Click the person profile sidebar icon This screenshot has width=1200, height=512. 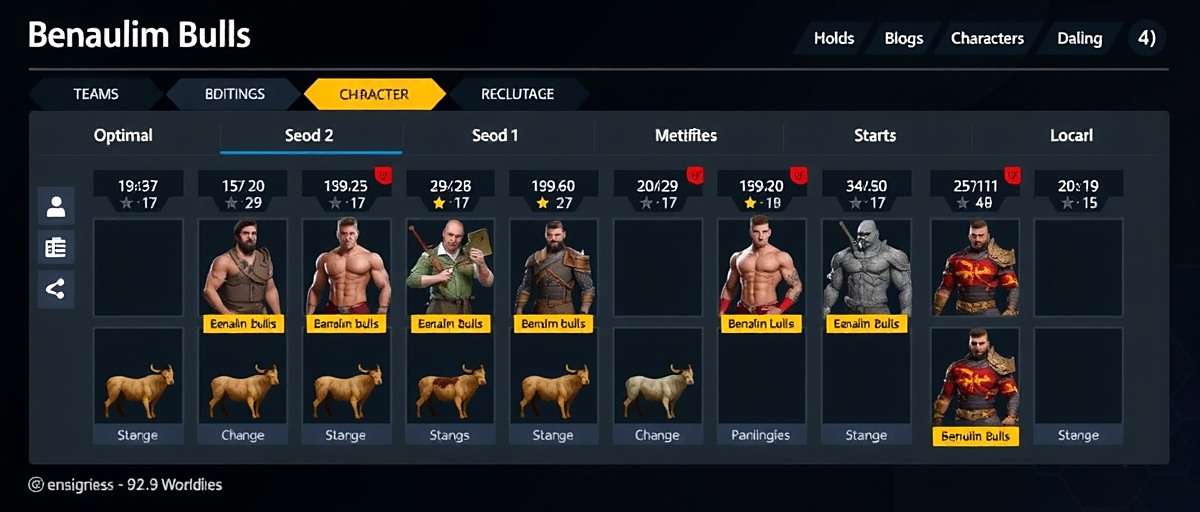pos(56,207)
